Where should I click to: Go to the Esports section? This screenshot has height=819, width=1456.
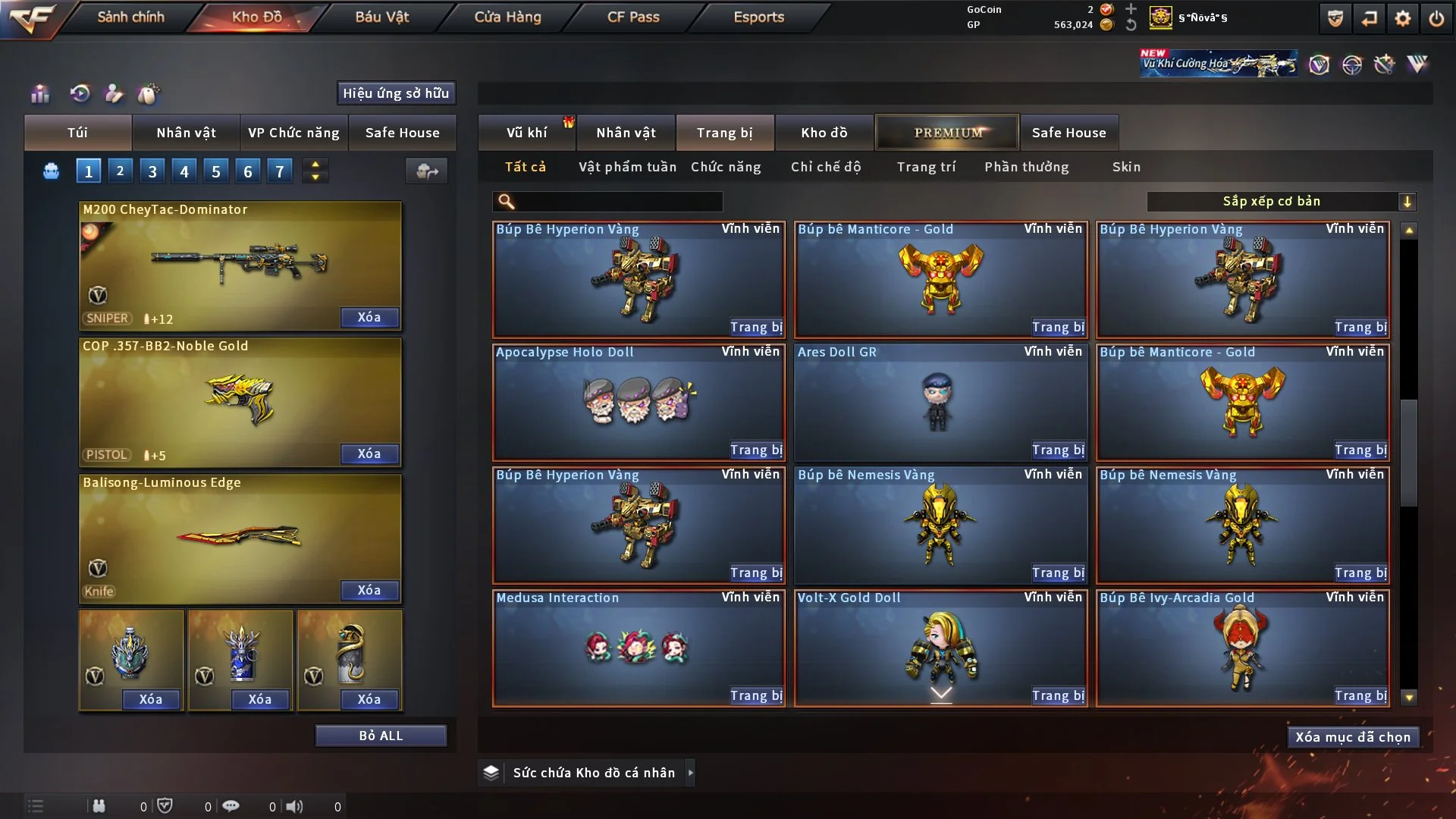coord(758,17)
